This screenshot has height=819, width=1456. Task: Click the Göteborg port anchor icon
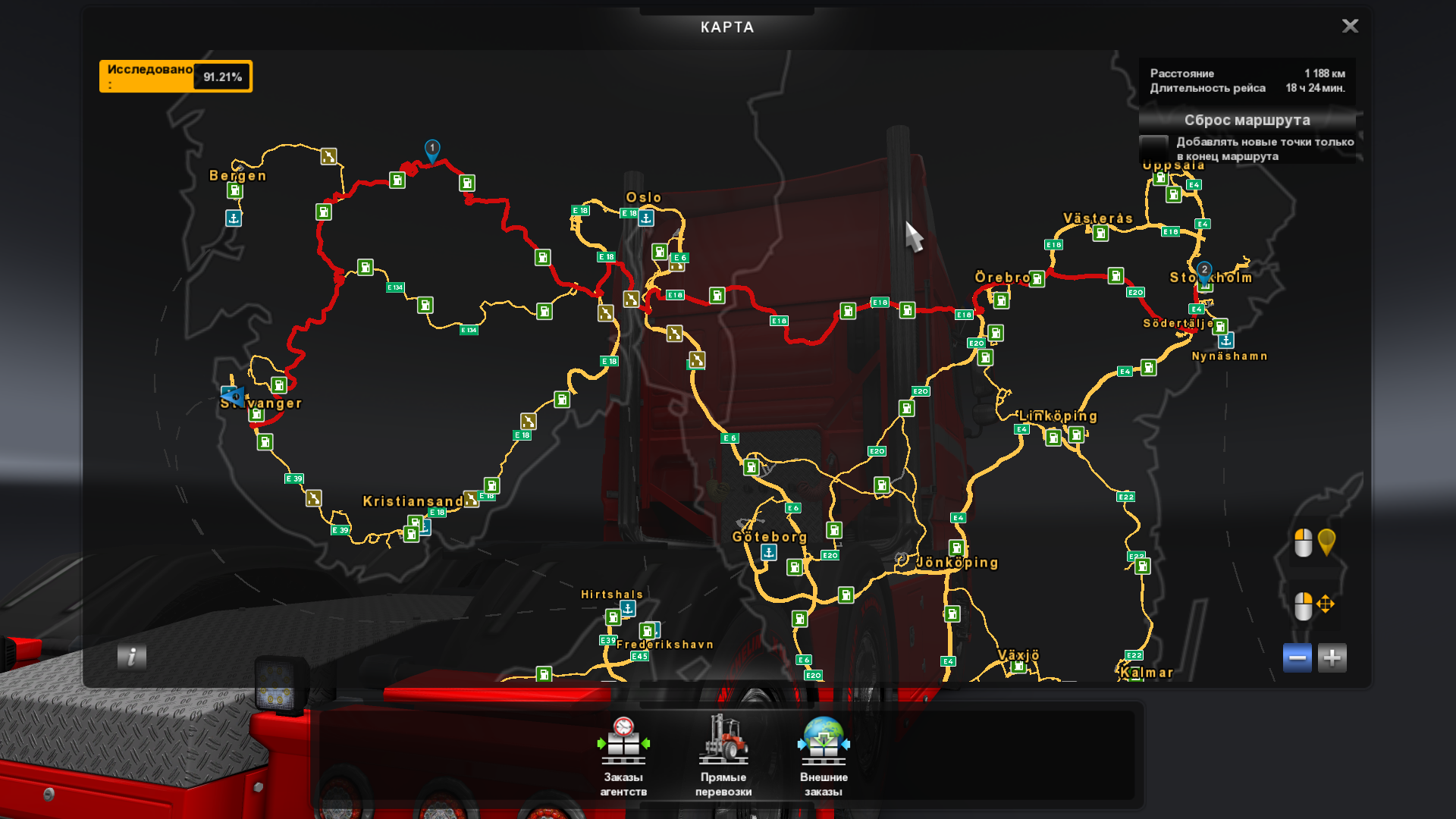769,553
